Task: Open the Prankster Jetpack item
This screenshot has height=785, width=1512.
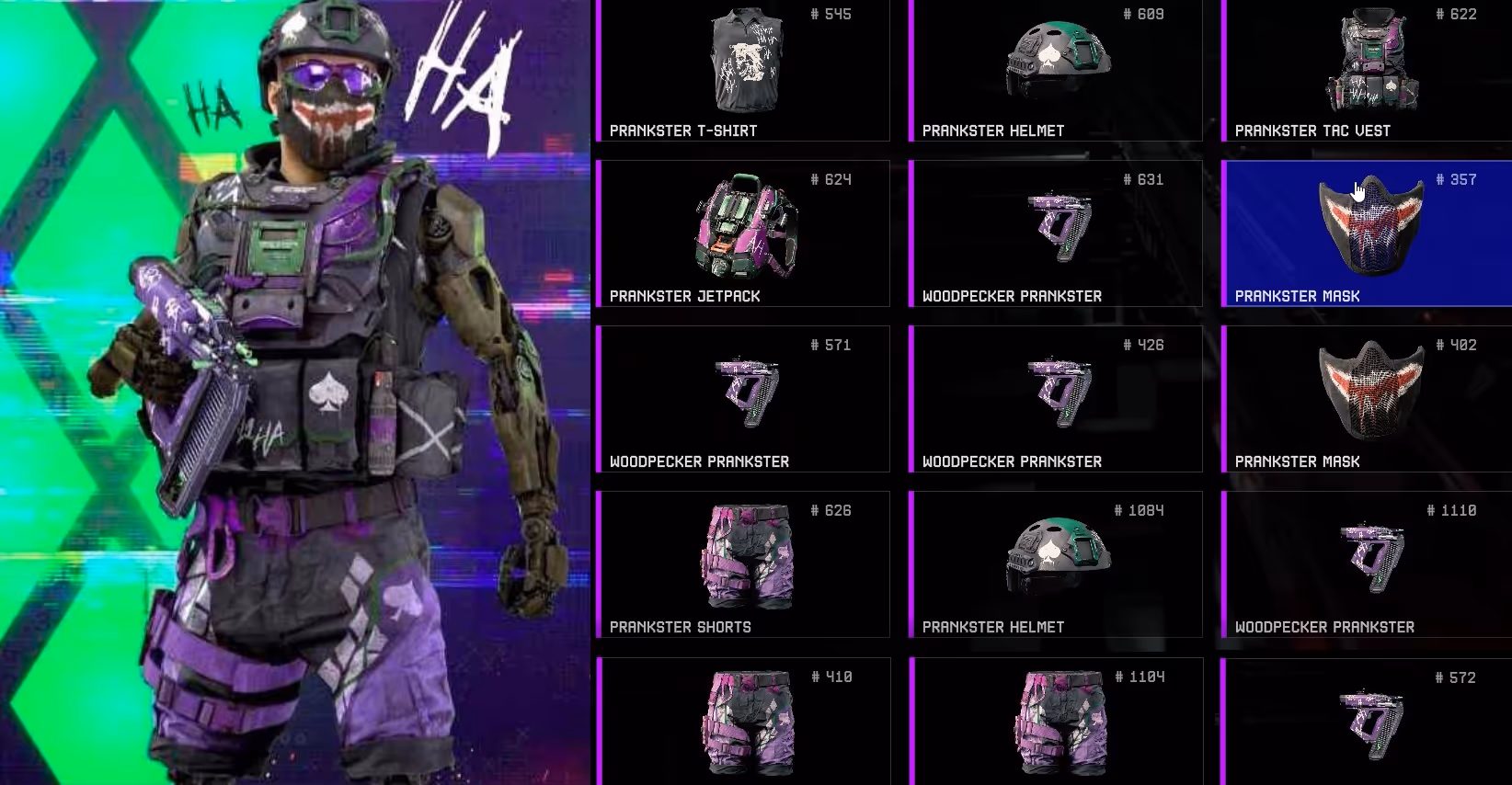Action: click(x=743, y=233)
